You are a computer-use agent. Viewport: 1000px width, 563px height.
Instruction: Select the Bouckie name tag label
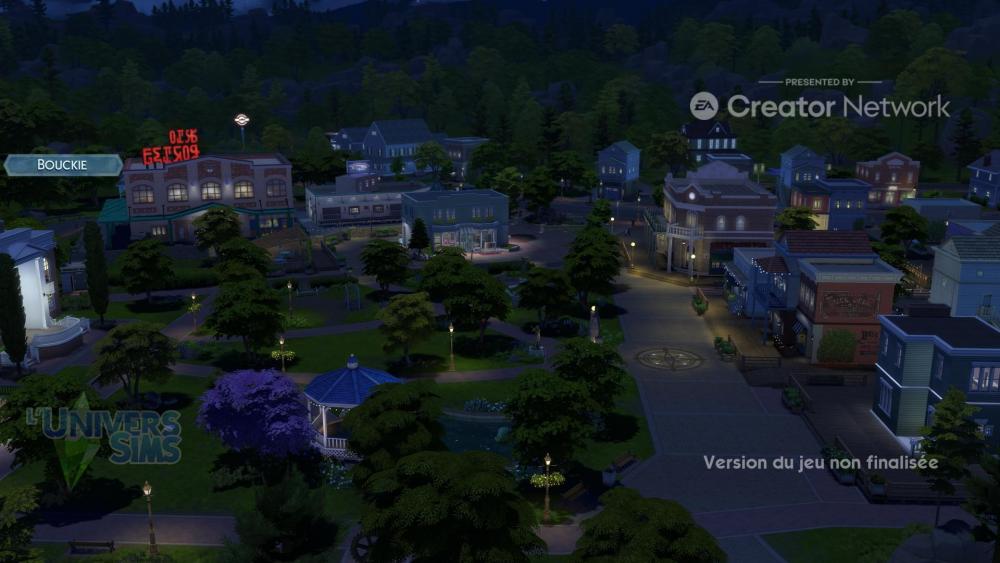click(62, 165)
